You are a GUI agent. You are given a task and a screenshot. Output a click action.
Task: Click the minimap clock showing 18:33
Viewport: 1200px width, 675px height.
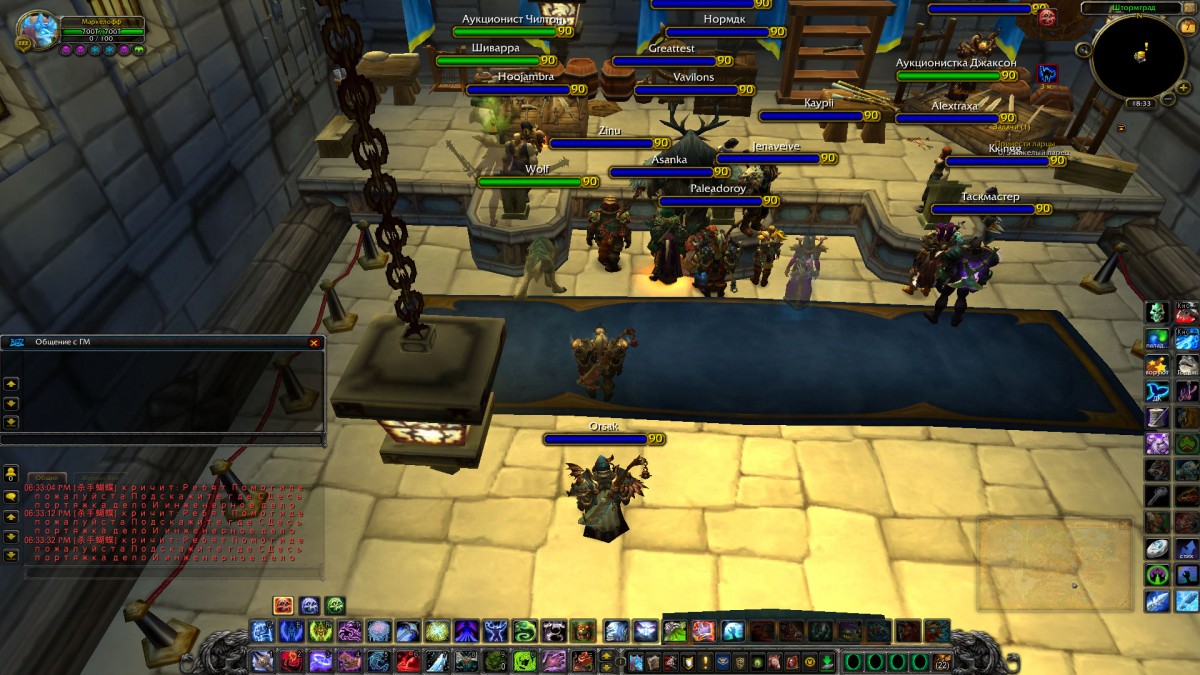(x=1140, y=103)
